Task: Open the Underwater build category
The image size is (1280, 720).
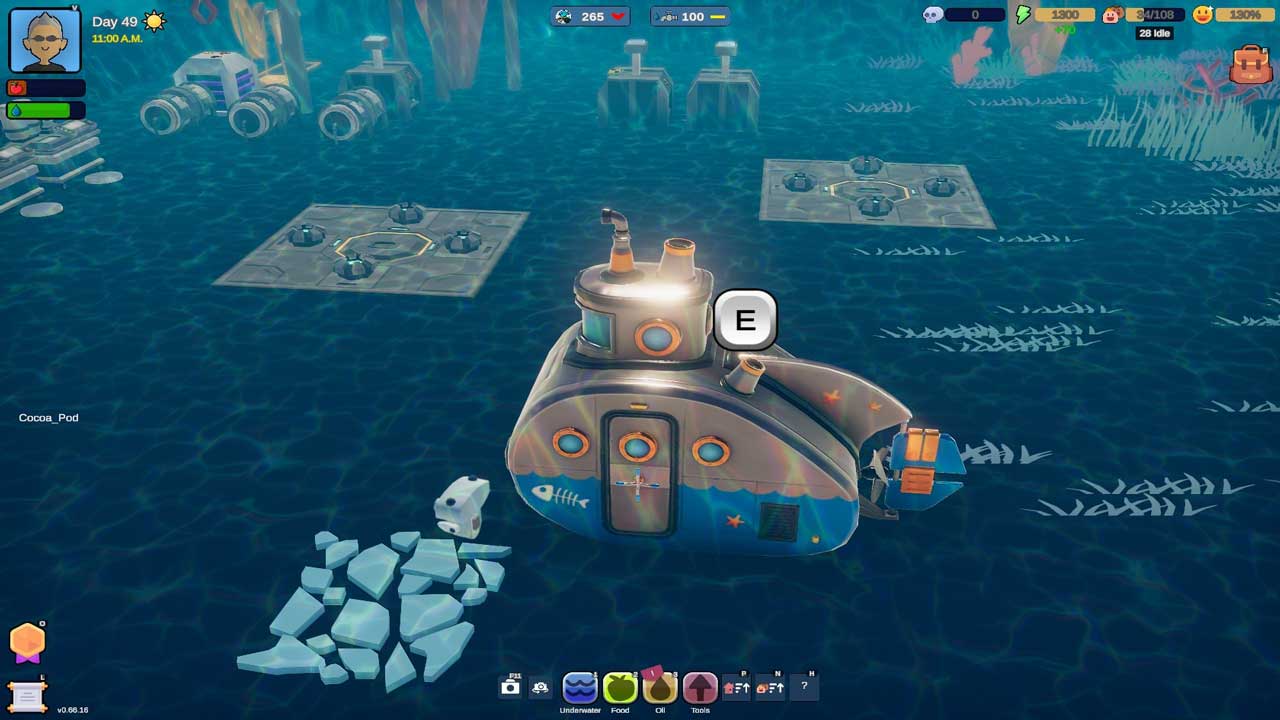Action: tap(580, 688)
